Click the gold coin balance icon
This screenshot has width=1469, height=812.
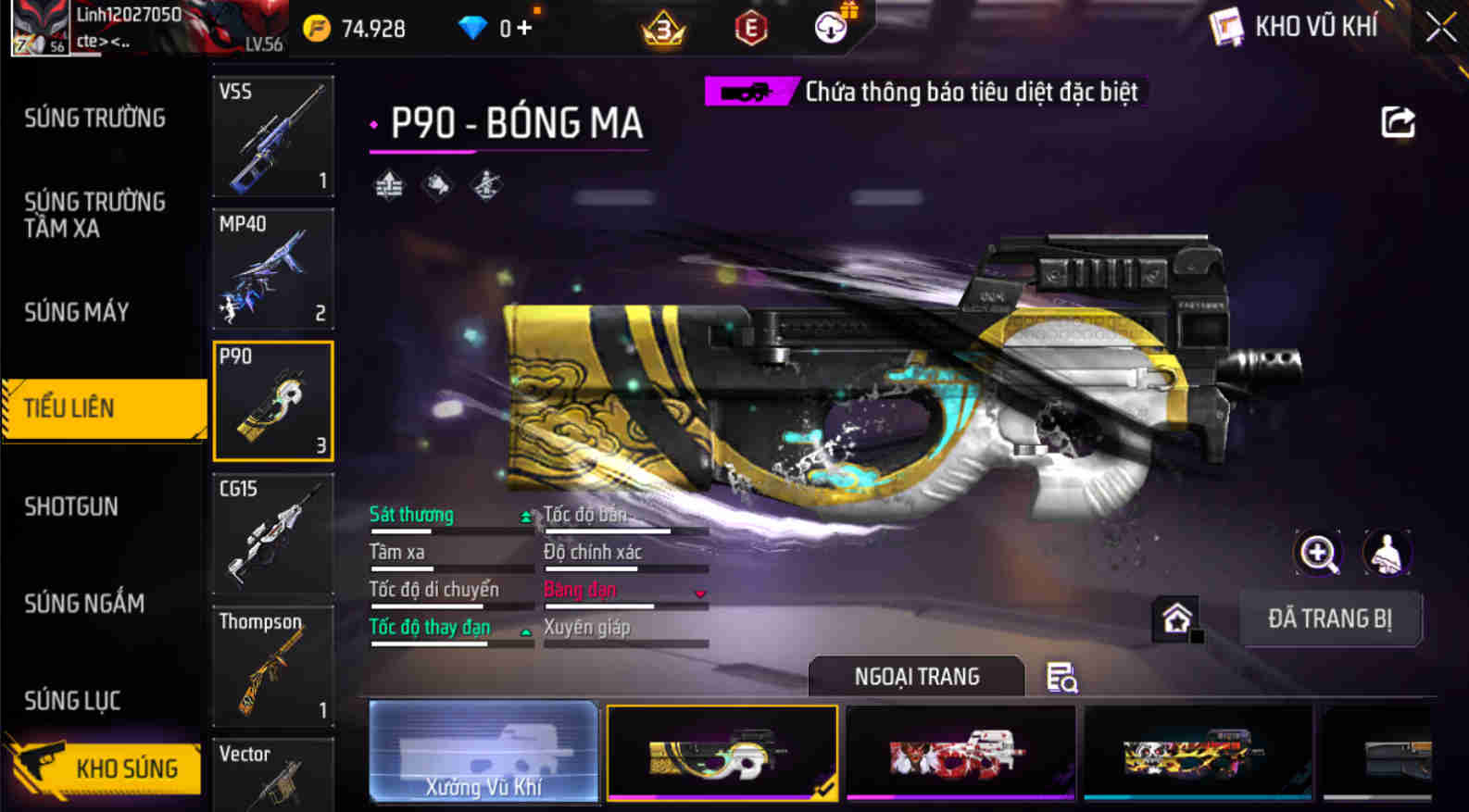318,28
